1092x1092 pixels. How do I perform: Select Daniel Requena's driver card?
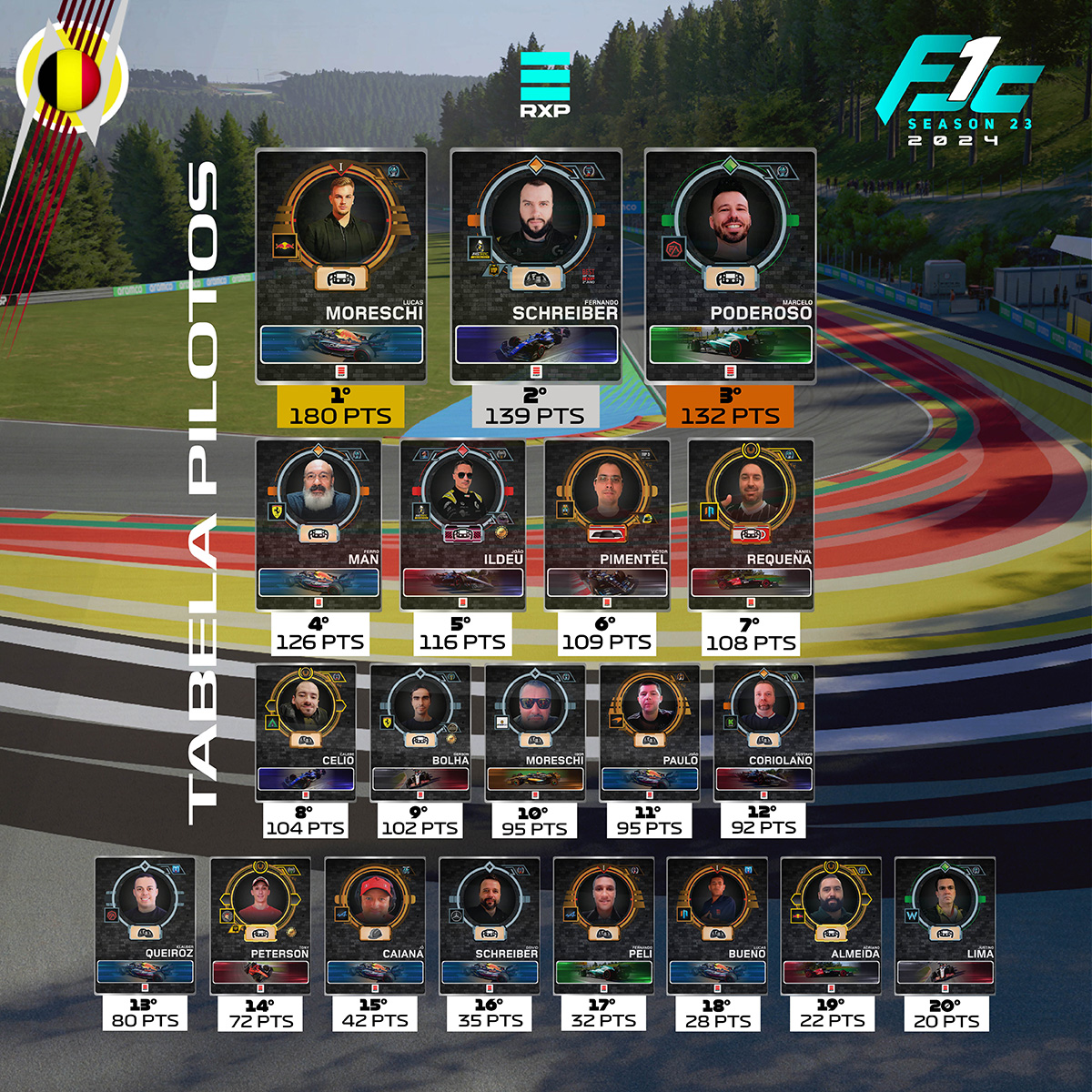[751, 524]
